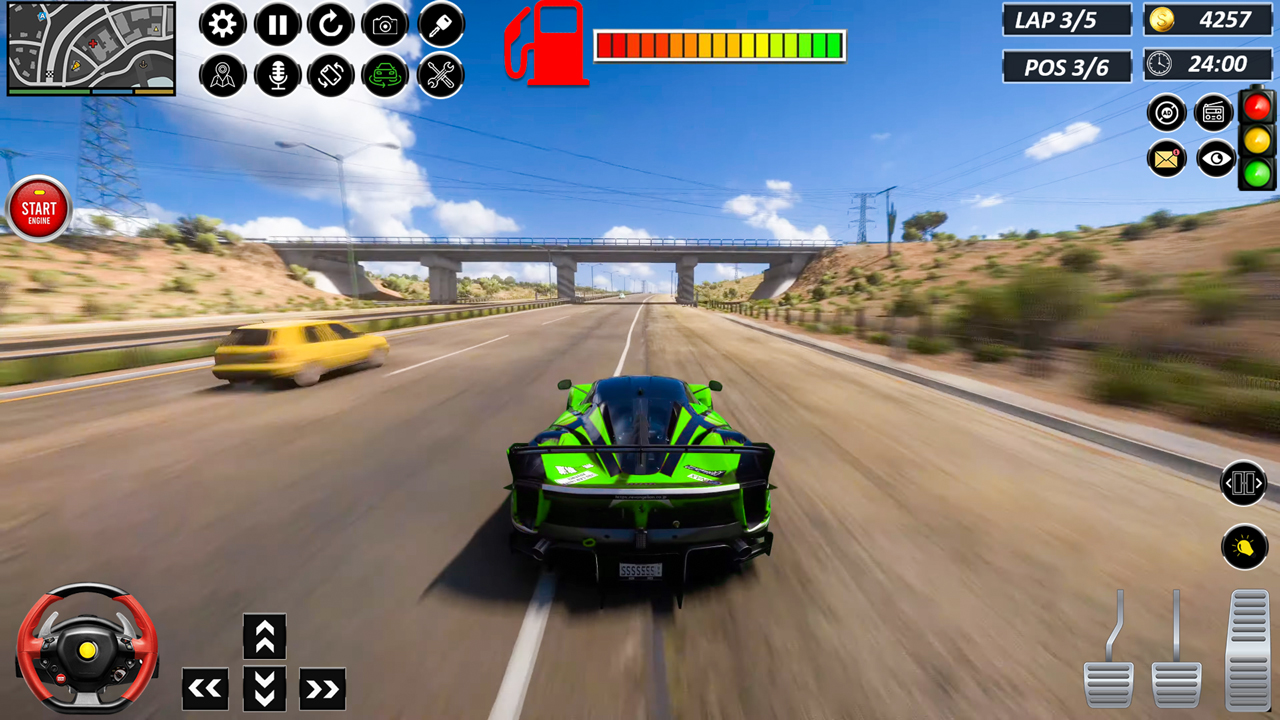
Task: Open the remove ads icon
Action: click(x=1165, y=112)
